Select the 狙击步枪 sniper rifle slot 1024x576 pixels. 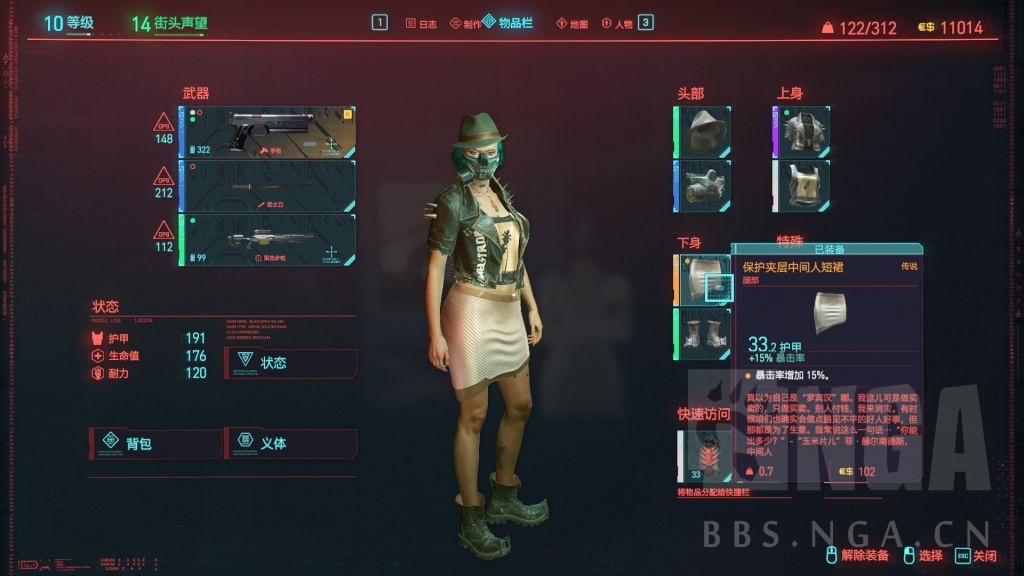coord(267,240)
